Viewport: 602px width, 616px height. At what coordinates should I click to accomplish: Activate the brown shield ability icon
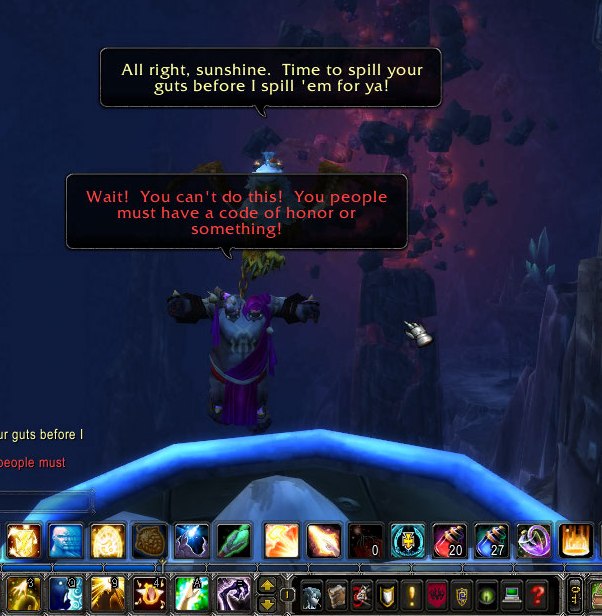click(149, 541)
